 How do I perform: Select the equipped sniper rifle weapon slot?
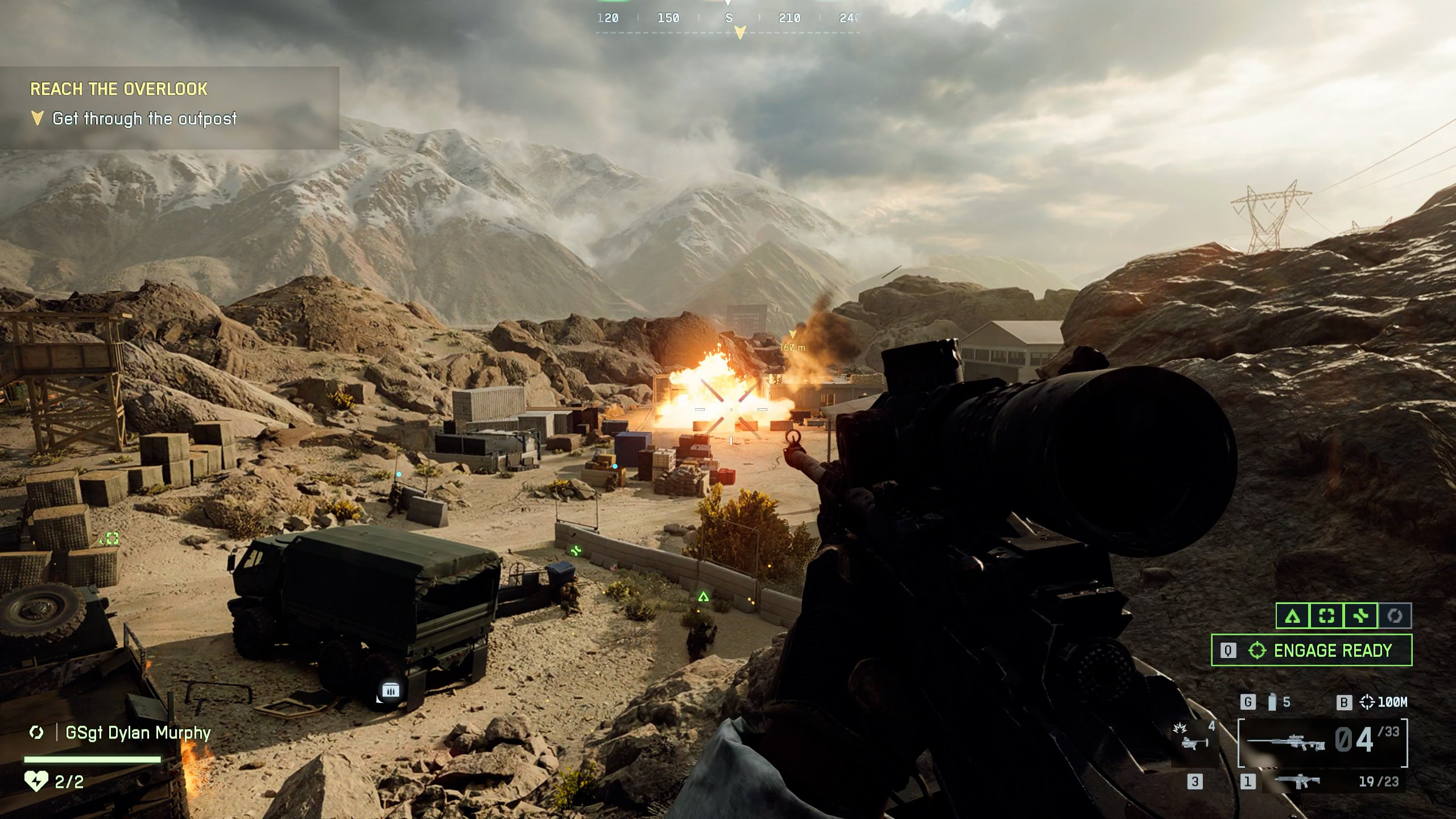pyautogui.click(x=1322, y=742)
